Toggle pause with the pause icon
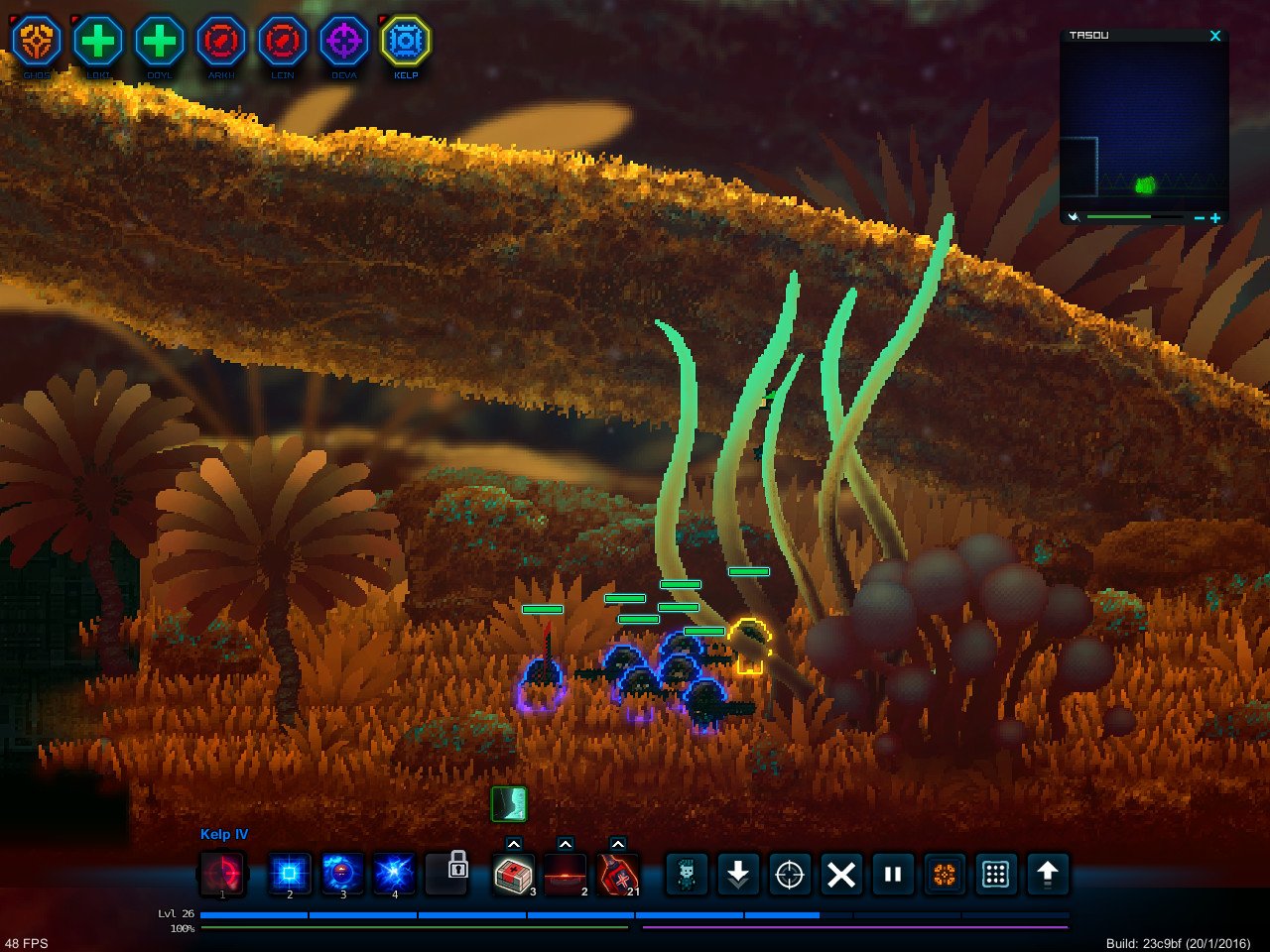Viewport: 1270px width, 952px height. 892,875
